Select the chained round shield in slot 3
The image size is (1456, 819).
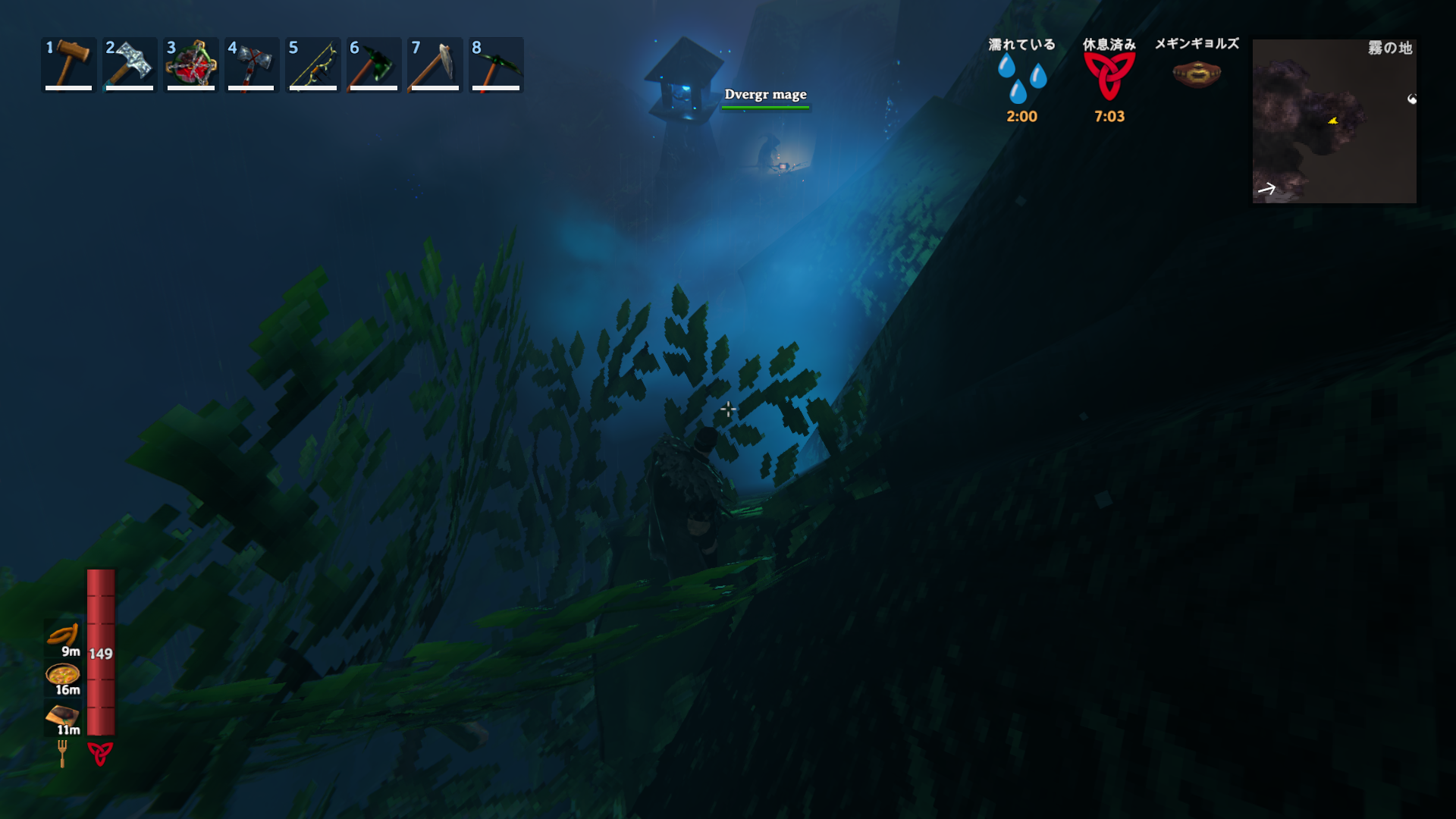click(x=191, y=64)
